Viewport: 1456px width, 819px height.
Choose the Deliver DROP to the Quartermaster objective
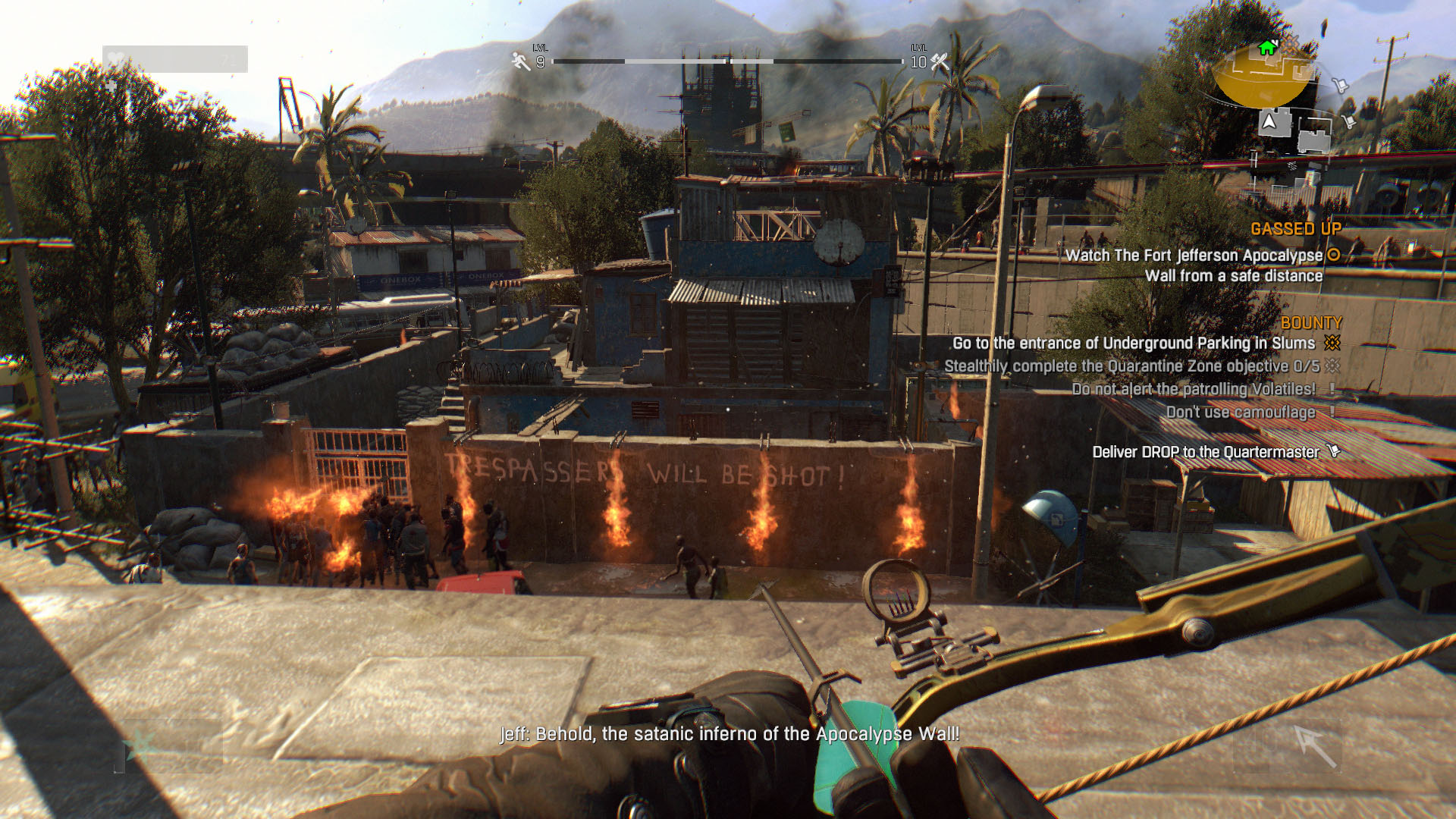[x=1205, y=452]
